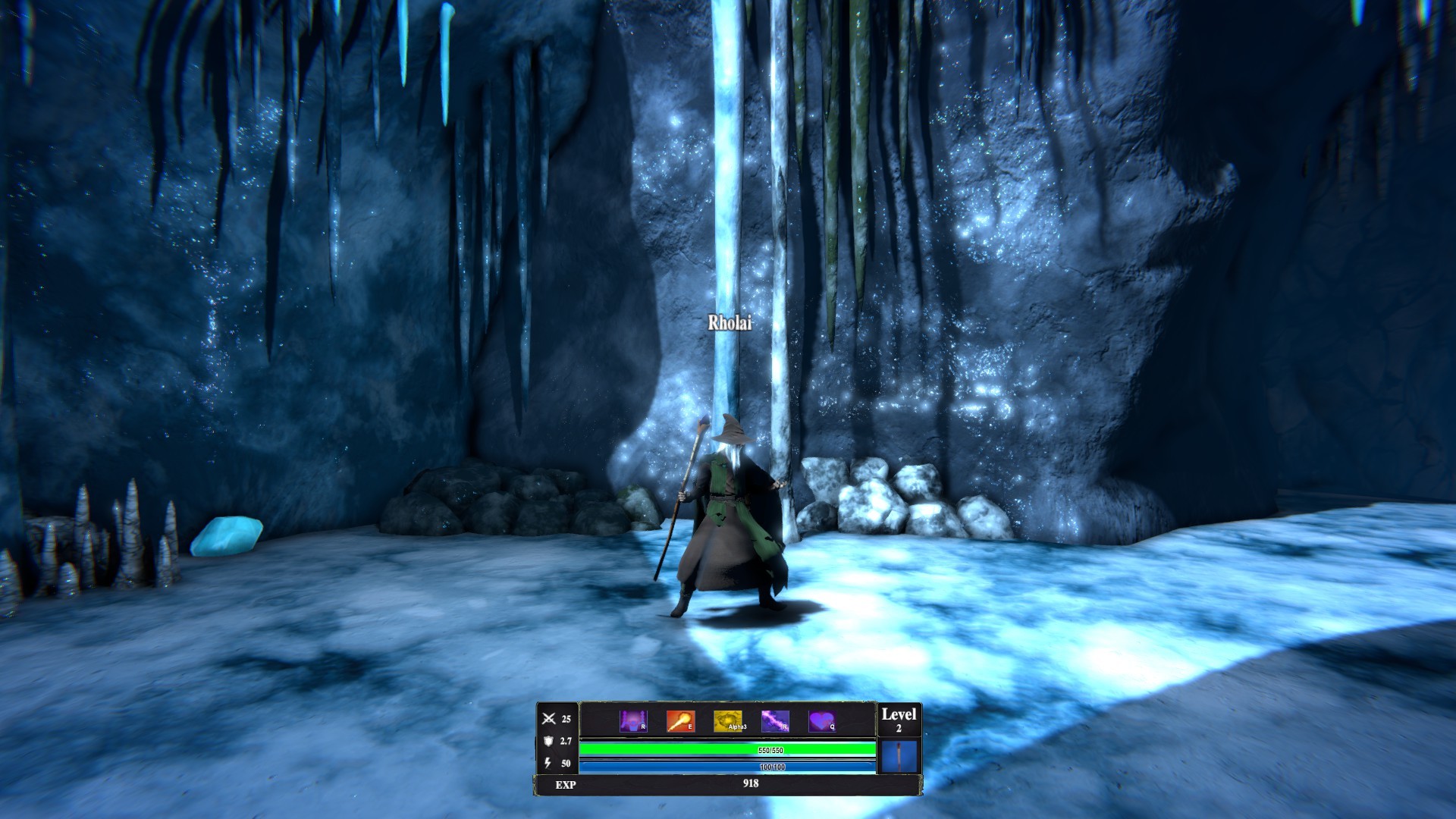
Task: Select the equipped staff weapon slot
Action: click(x=899, y=756)
